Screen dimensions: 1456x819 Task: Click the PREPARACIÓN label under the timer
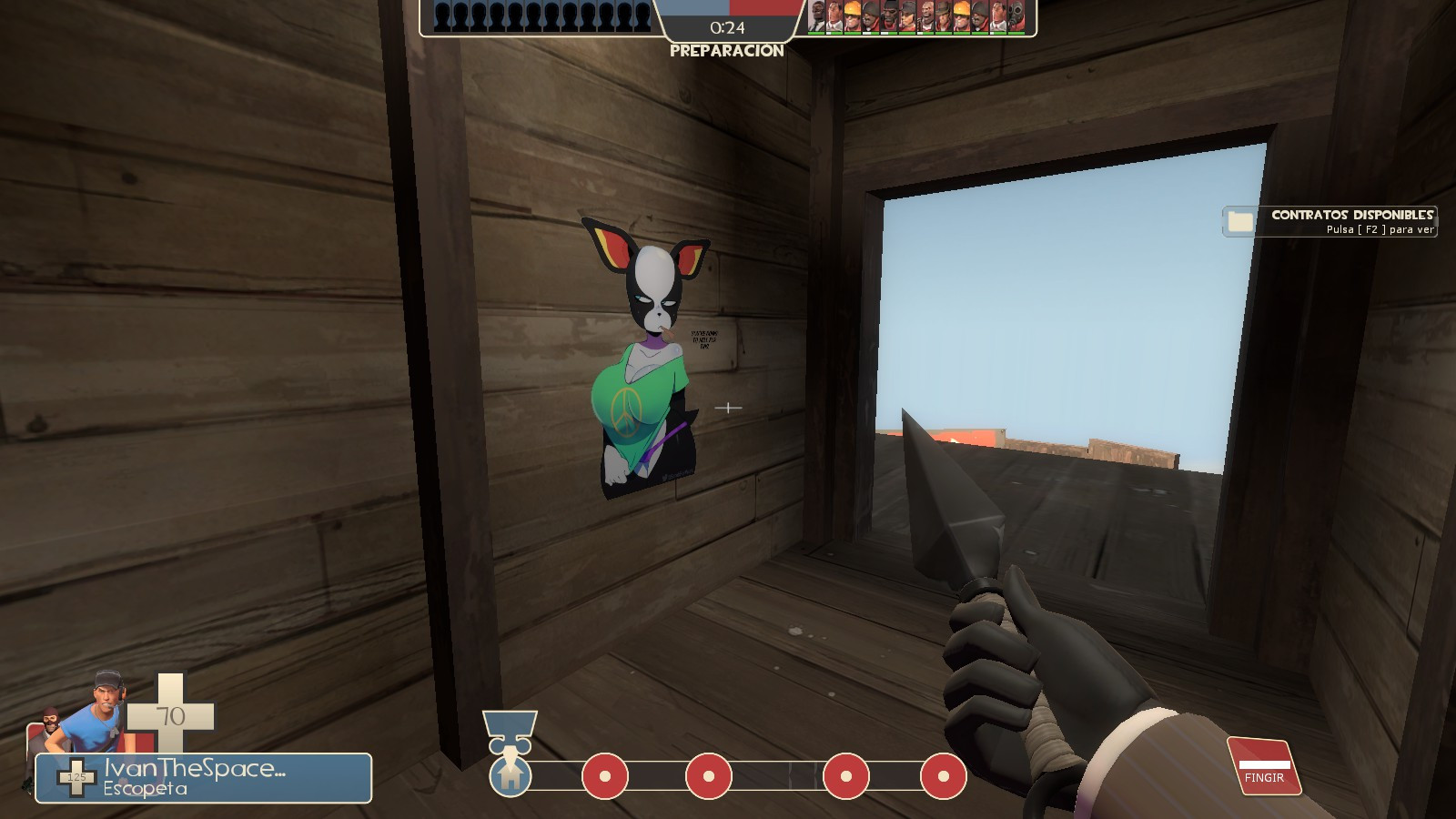point(725,53)
